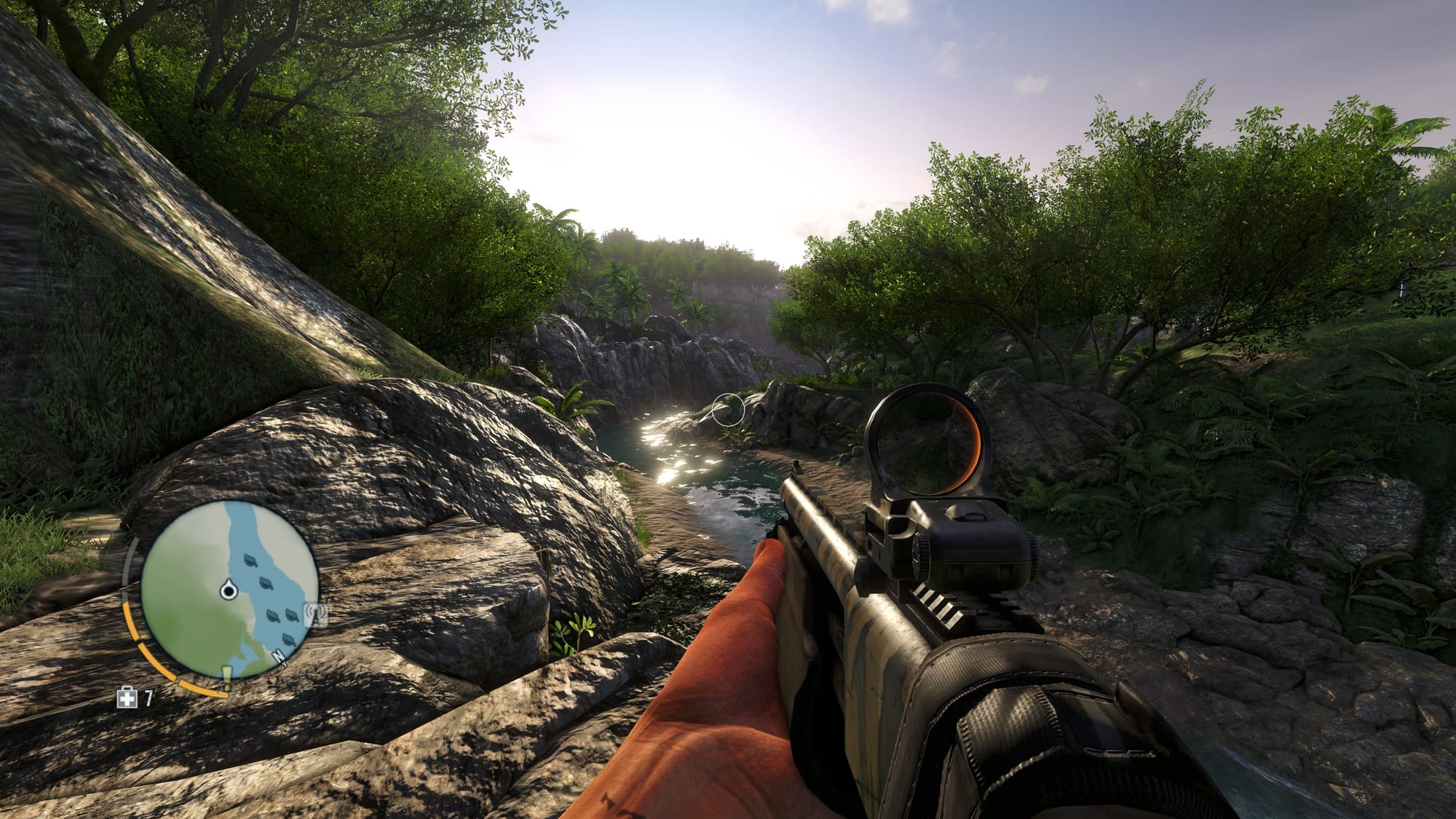Select the yellow exclamation objective marker
The height and width of the screenshot is (819, 1456).
click(227, 678)
